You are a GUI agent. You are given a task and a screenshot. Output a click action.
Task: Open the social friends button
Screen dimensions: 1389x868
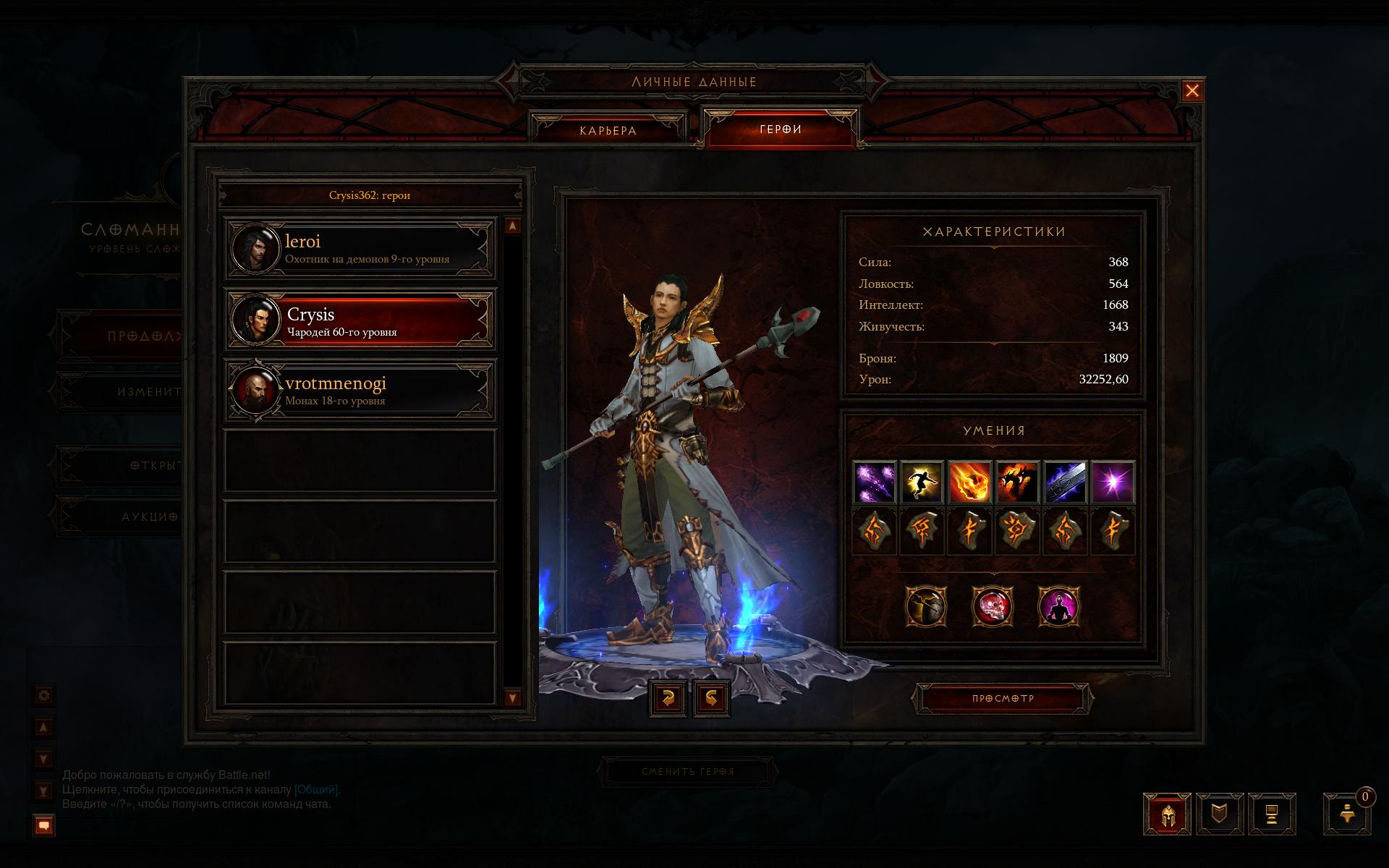click(x=1347, y=814)
